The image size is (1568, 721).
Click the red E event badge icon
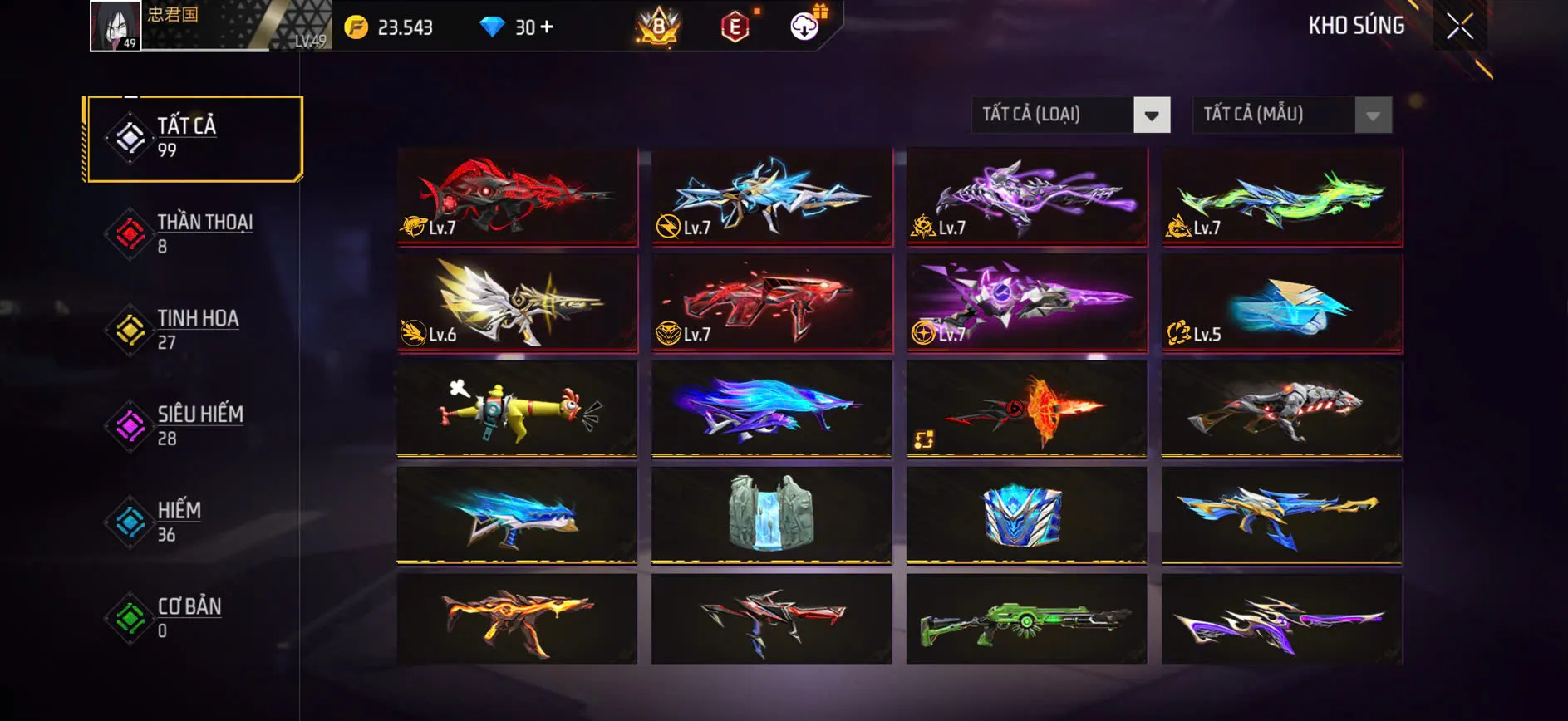pos(735,27)
